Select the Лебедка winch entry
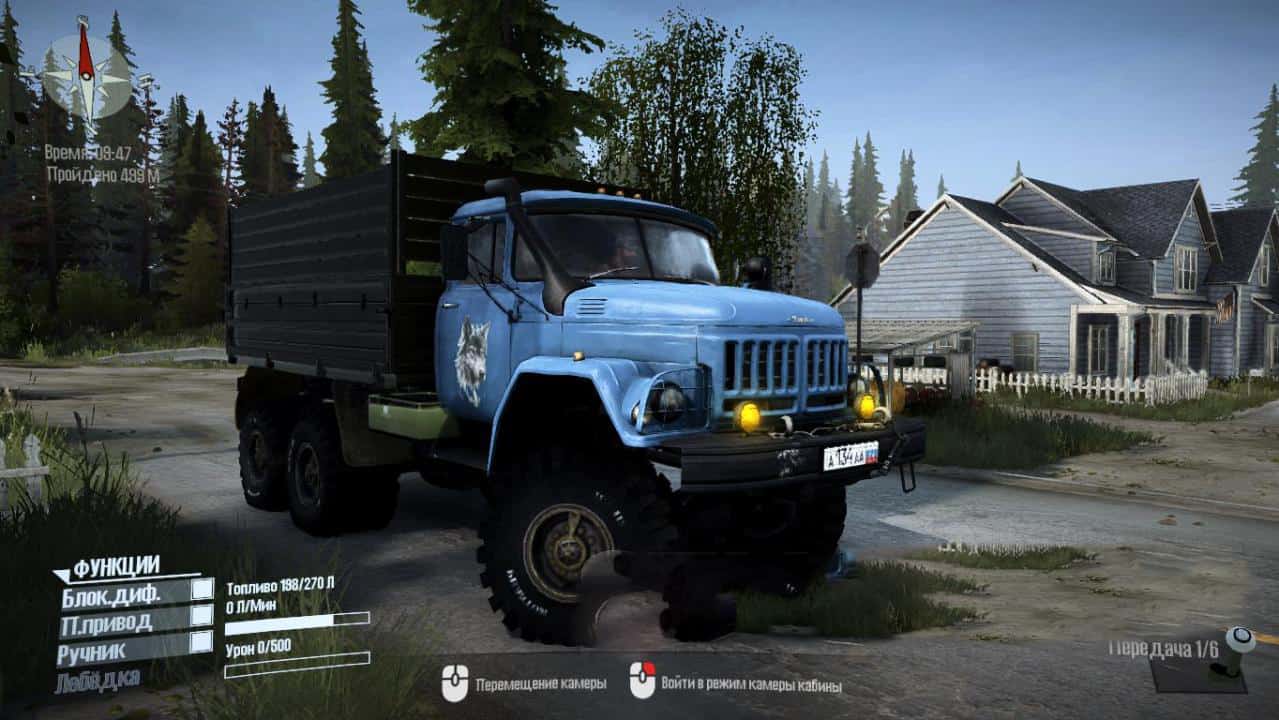1279x720 pixels. pyautogui.click(x=97, y=681)
